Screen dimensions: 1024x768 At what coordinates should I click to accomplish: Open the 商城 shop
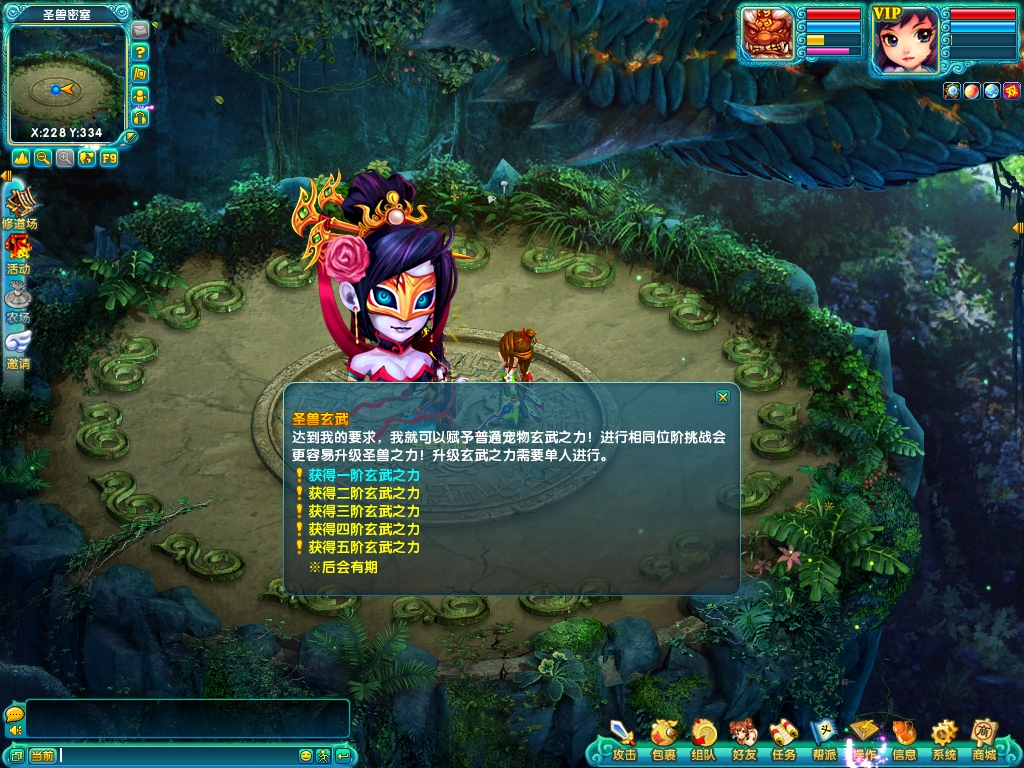984,740
